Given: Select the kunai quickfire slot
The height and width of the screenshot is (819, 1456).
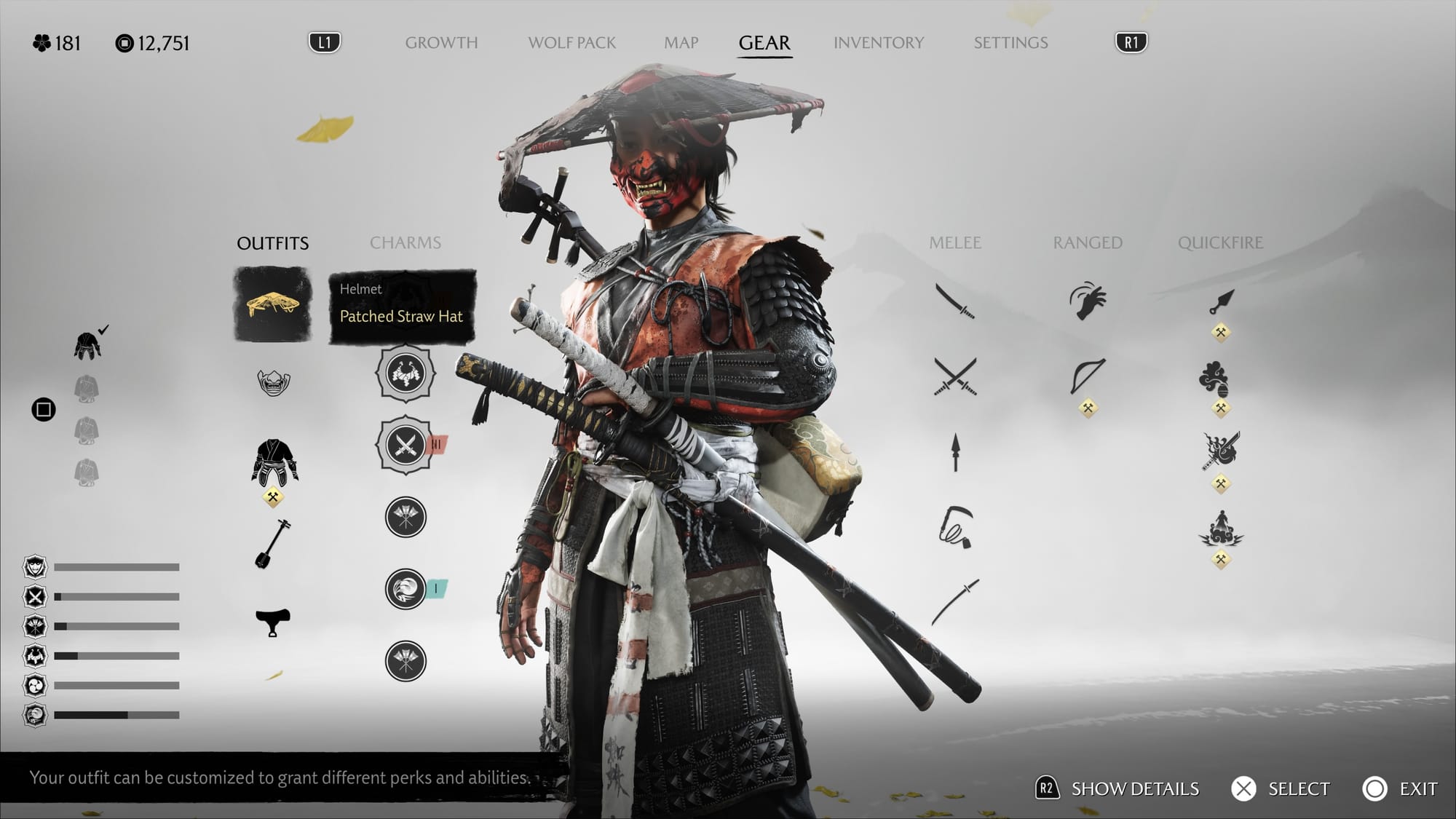Looking at the screenshot, I should pyautogui.click(x=1221, y=301).
